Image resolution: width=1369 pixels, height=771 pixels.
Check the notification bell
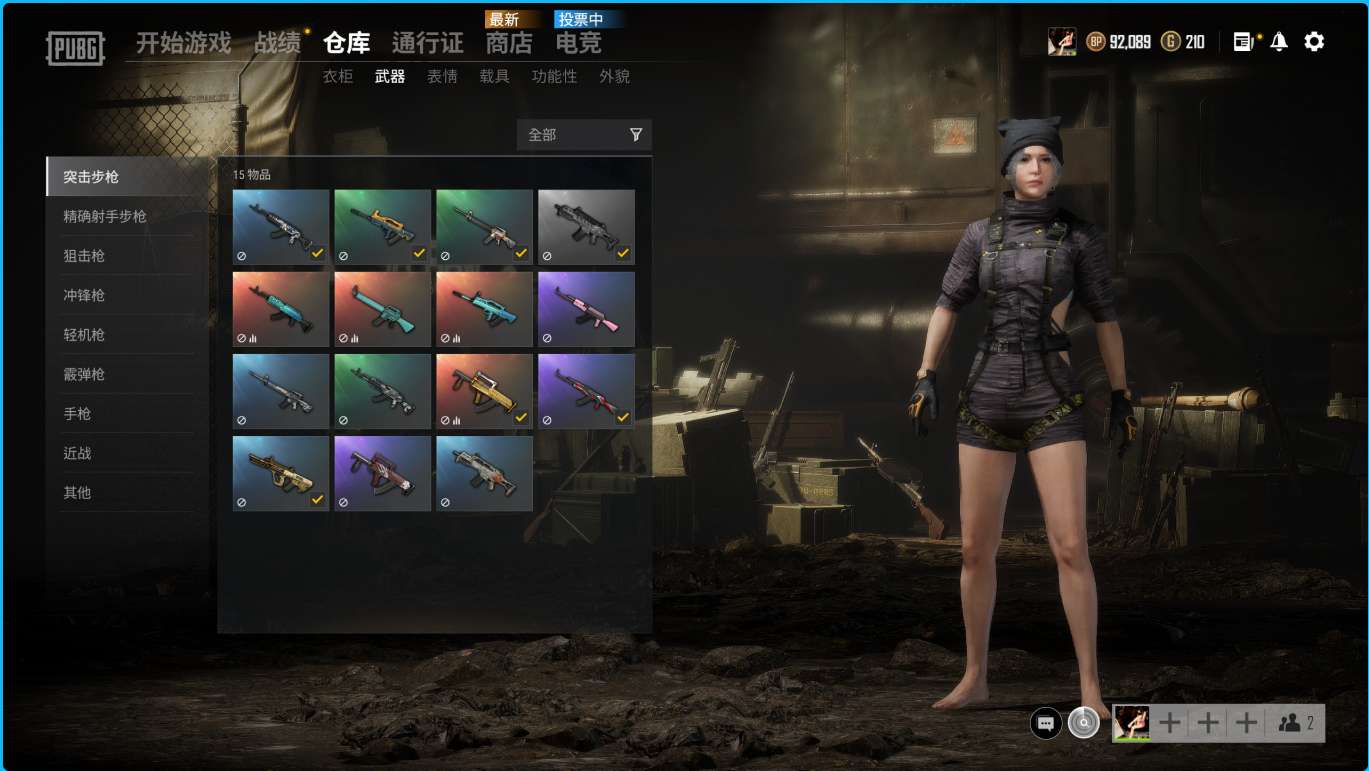1279,42
